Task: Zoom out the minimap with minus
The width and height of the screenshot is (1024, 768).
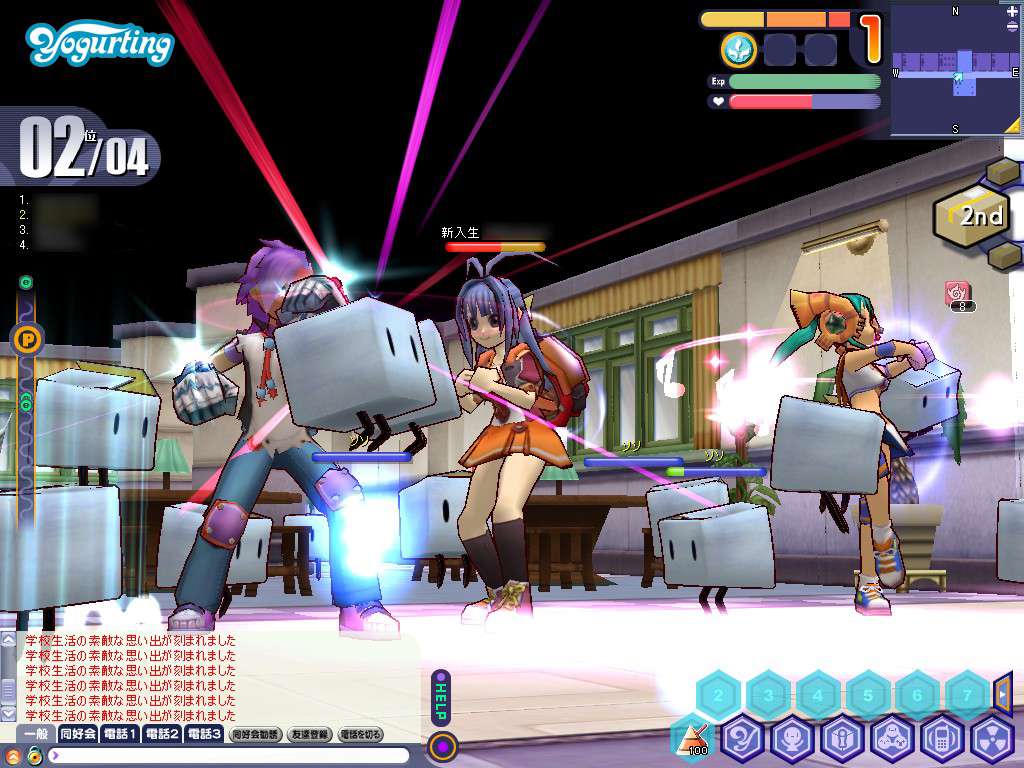Action: tap(1013, 27)
